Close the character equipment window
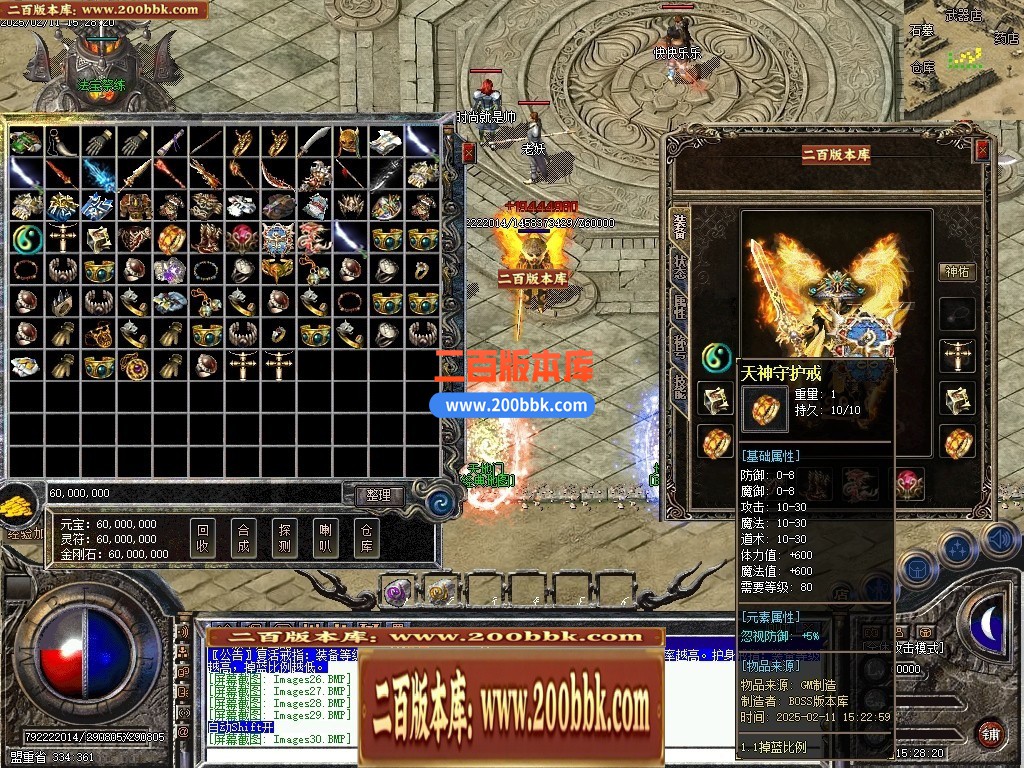The width and height of the screenshot is (1024, 768). click(x=982, y=150)
